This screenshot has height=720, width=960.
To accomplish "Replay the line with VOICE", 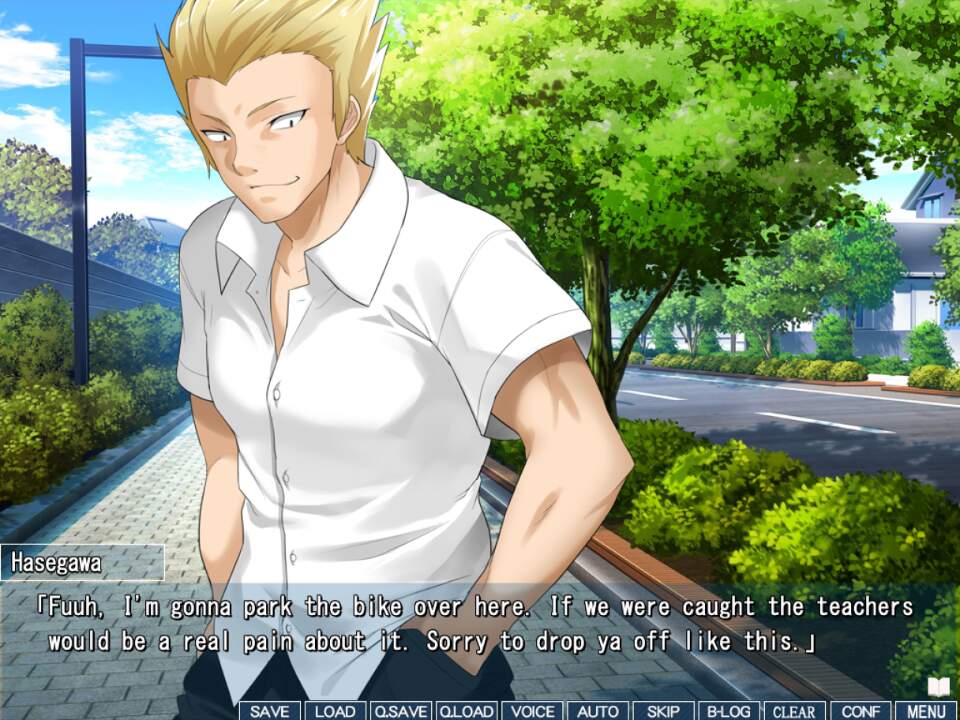I will tap(532, 711).
